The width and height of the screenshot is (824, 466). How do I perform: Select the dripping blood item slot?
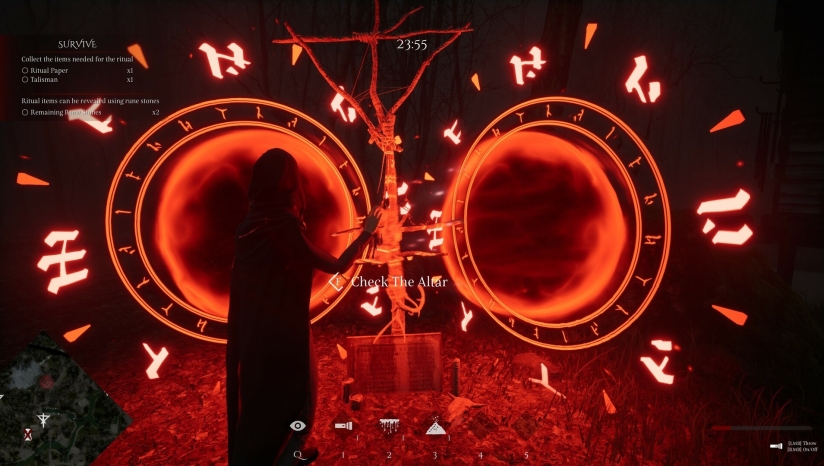tap(389, 426)
